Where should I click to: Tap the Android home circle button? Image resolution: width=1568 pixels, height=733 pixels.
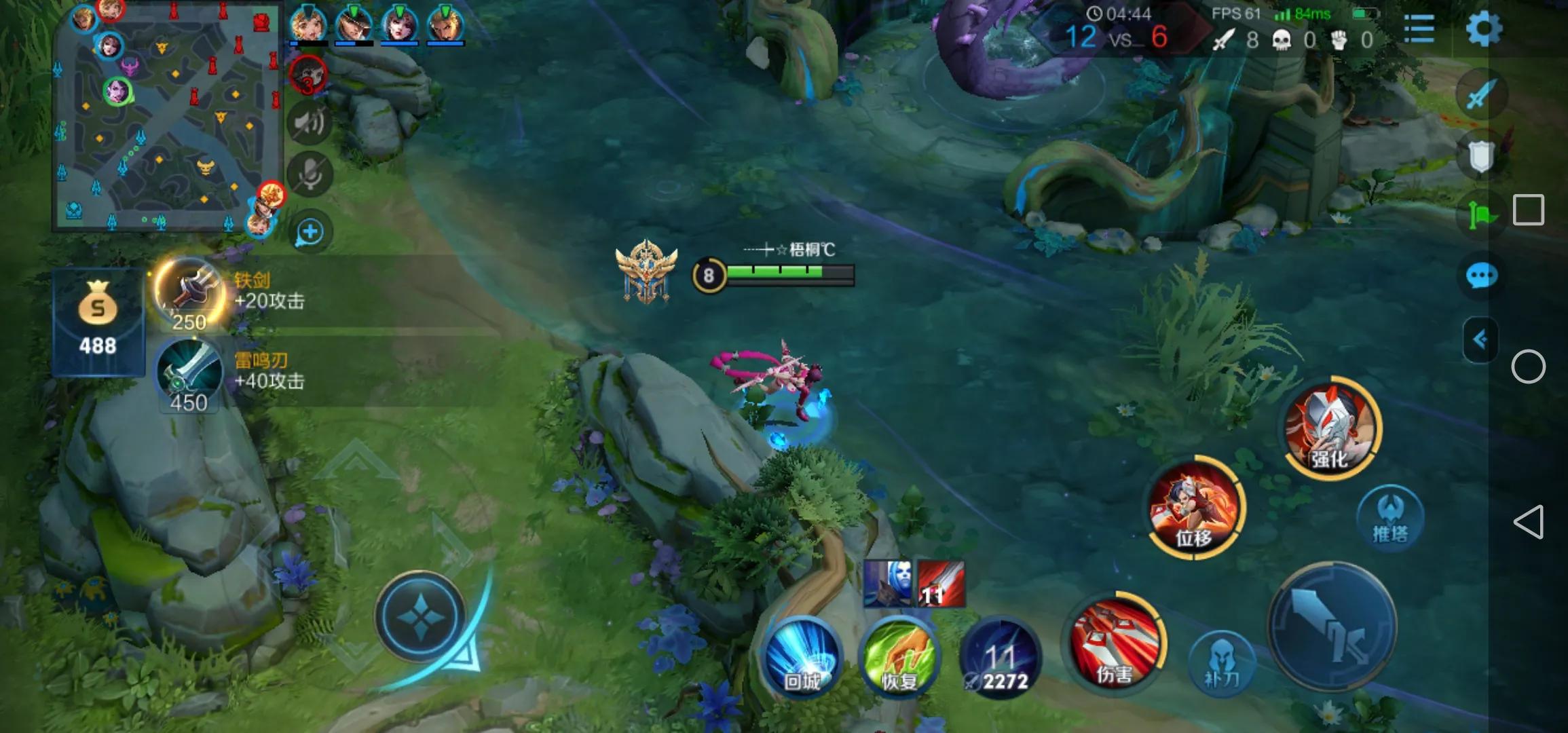click(1528, 367)
